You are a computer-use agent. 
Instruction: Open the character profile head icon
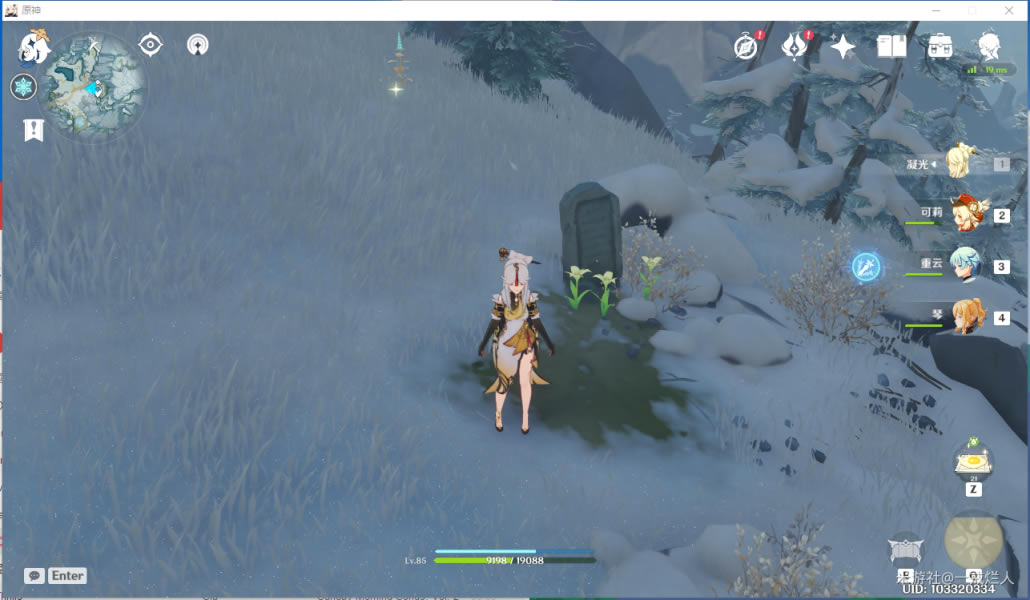(989, 45)
